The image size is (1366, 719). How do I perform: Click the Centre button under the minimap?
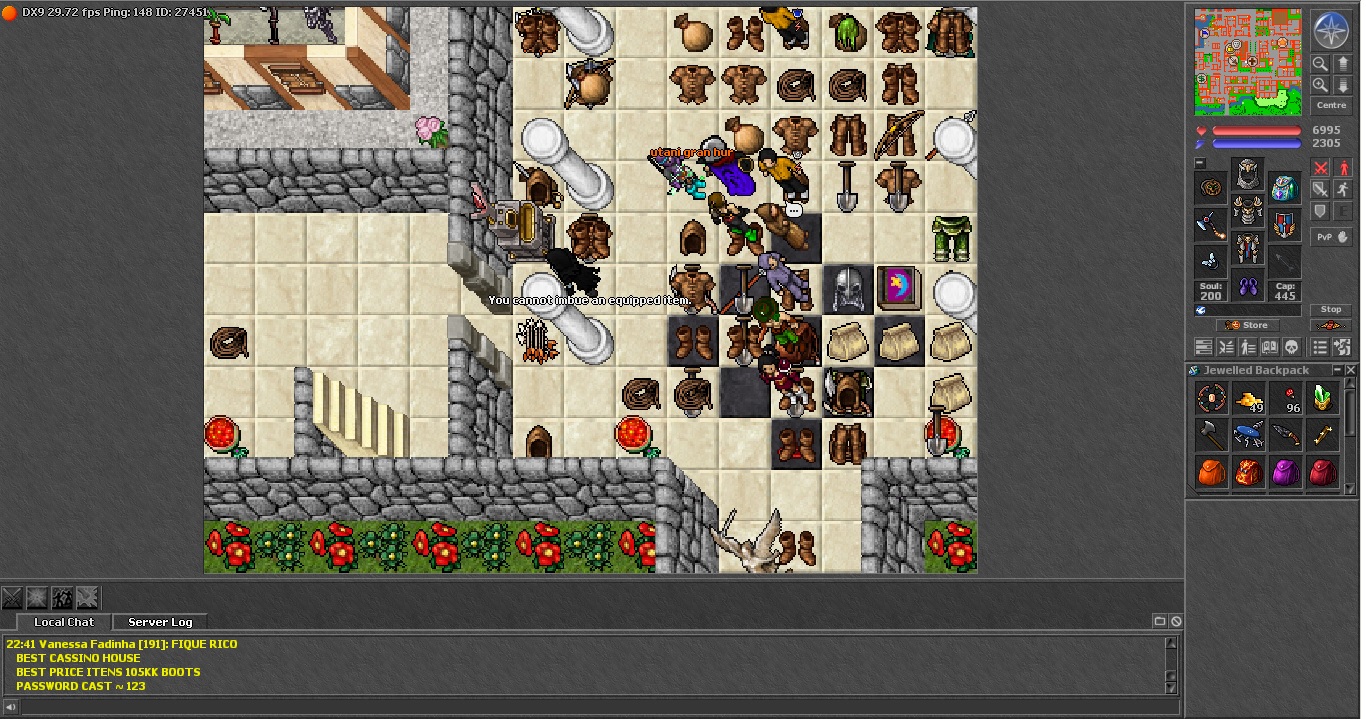(1331, 105)
